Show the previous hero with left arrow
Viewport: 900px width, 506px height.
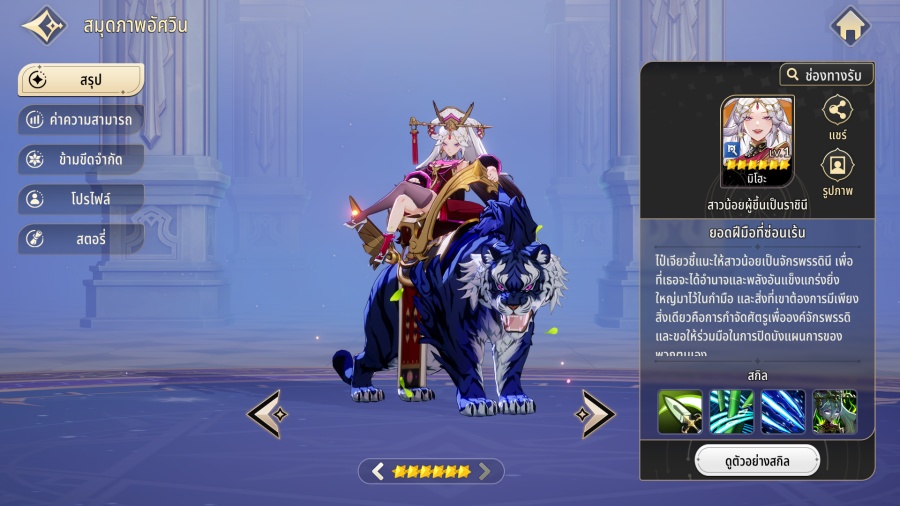coord(265,413)
